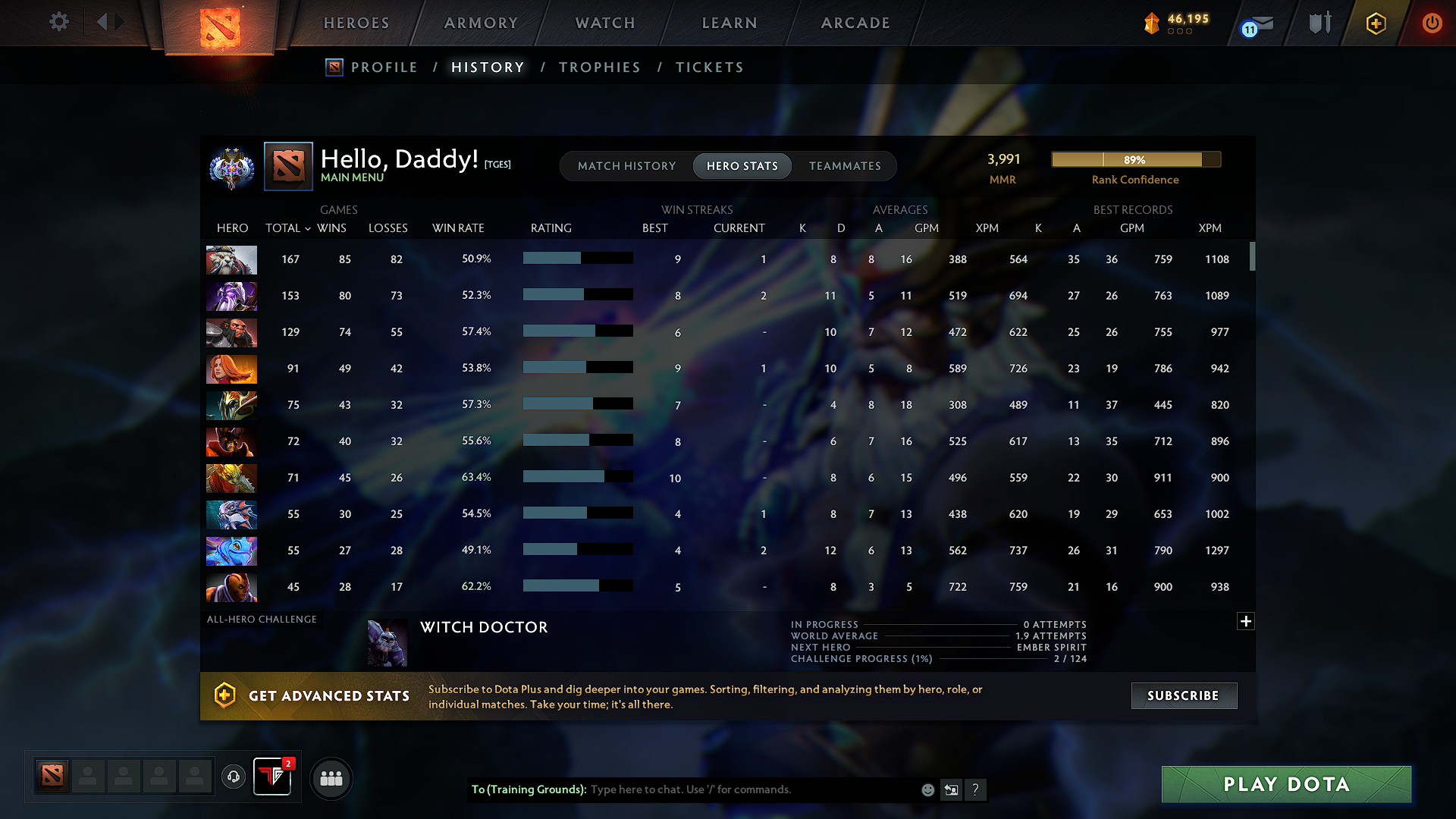The image size is (1456, 819).
Task: Open Dota Plus via the gold hexagon icon
Action: click(1375, 23)
